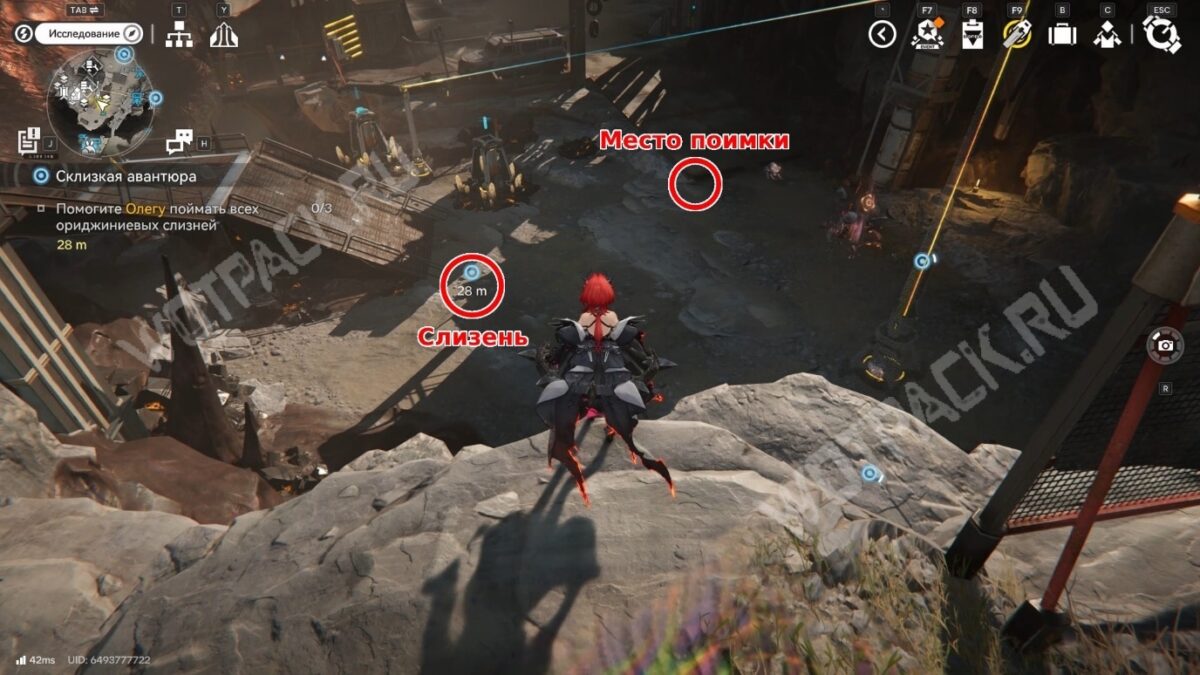Open the hierarchy diagram icon menu
The image size is (1200, 675).
179,34
